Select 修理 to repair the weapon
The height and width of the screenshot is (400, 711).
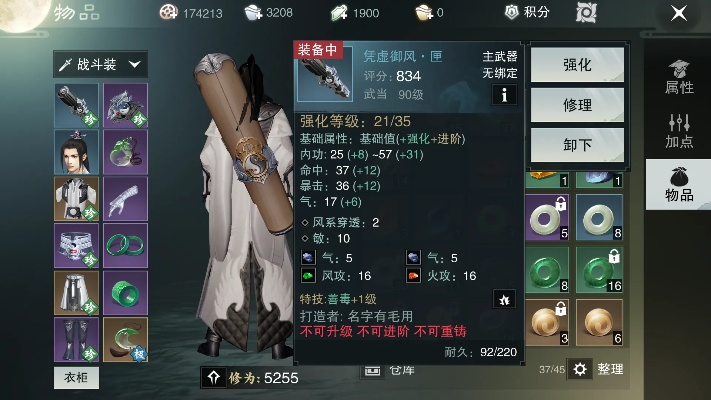(x=577, y=104)
